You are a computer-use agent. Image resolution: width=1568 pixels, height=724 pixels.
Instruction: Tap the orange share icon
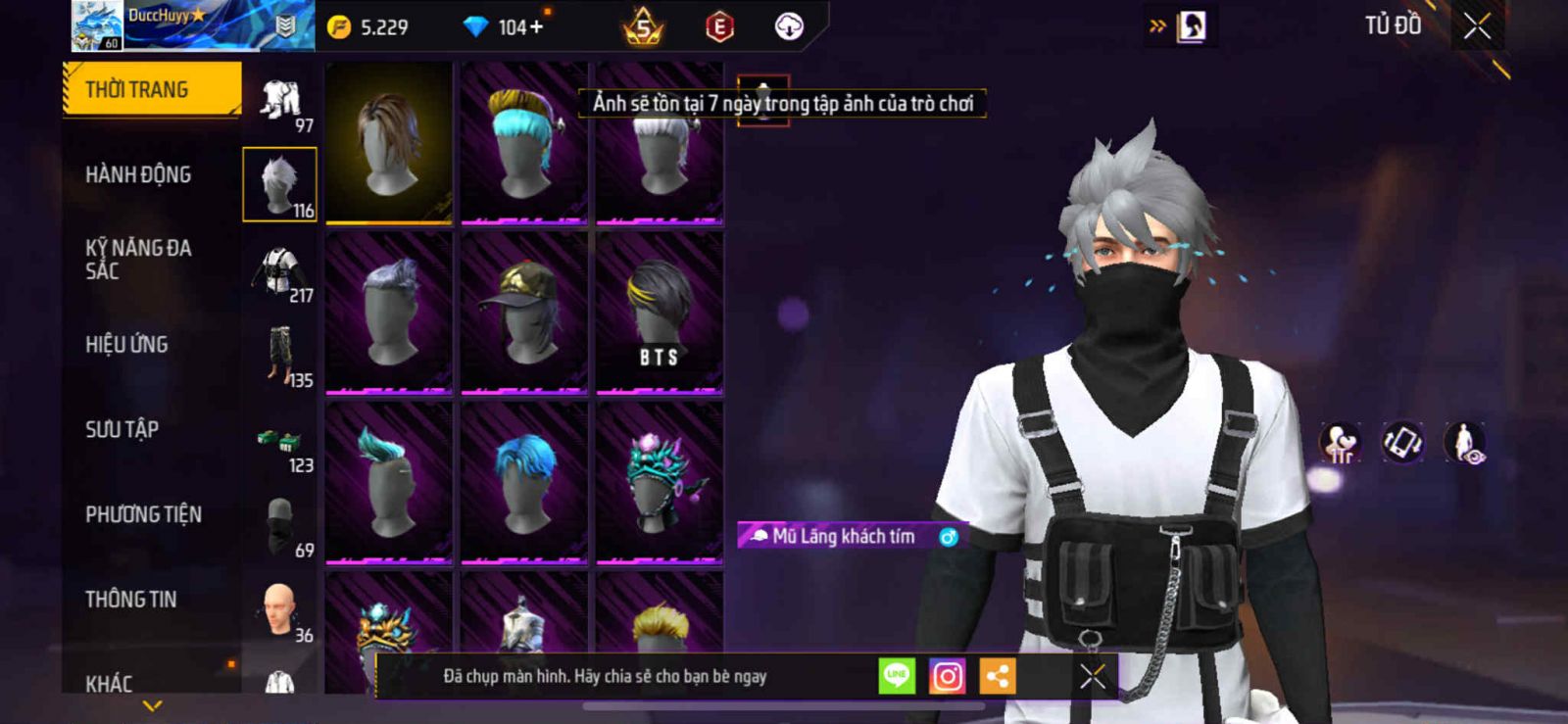tap(998, 676)
